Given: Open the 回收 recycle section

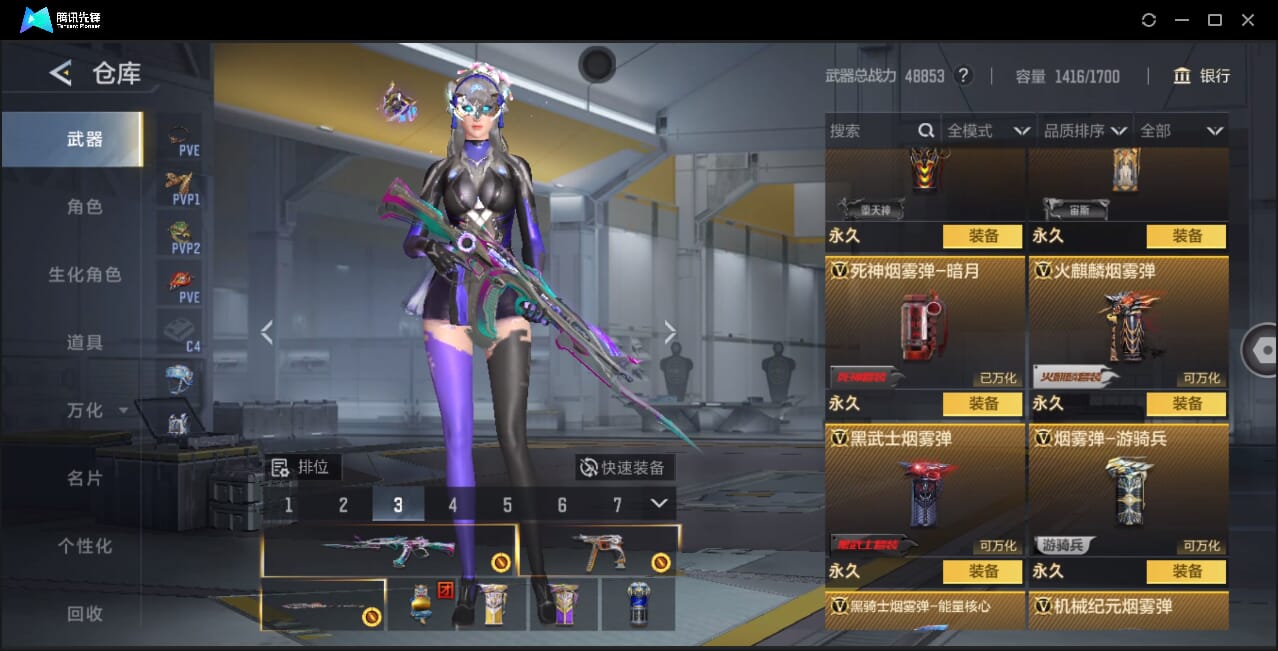Looking at the screenshot, I should click(x=84, y=614).
